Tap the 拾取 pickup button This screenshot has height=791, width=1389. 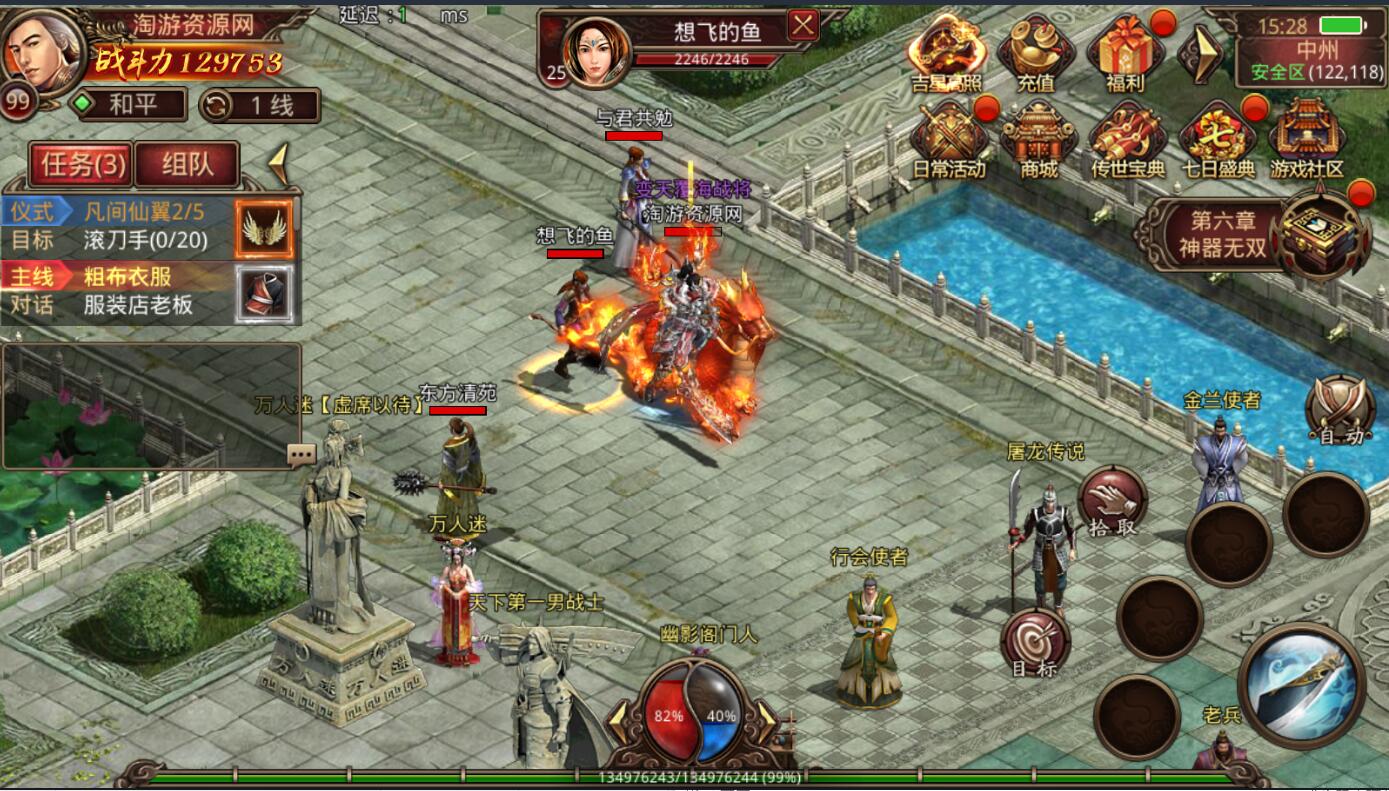click(1112, 501)
